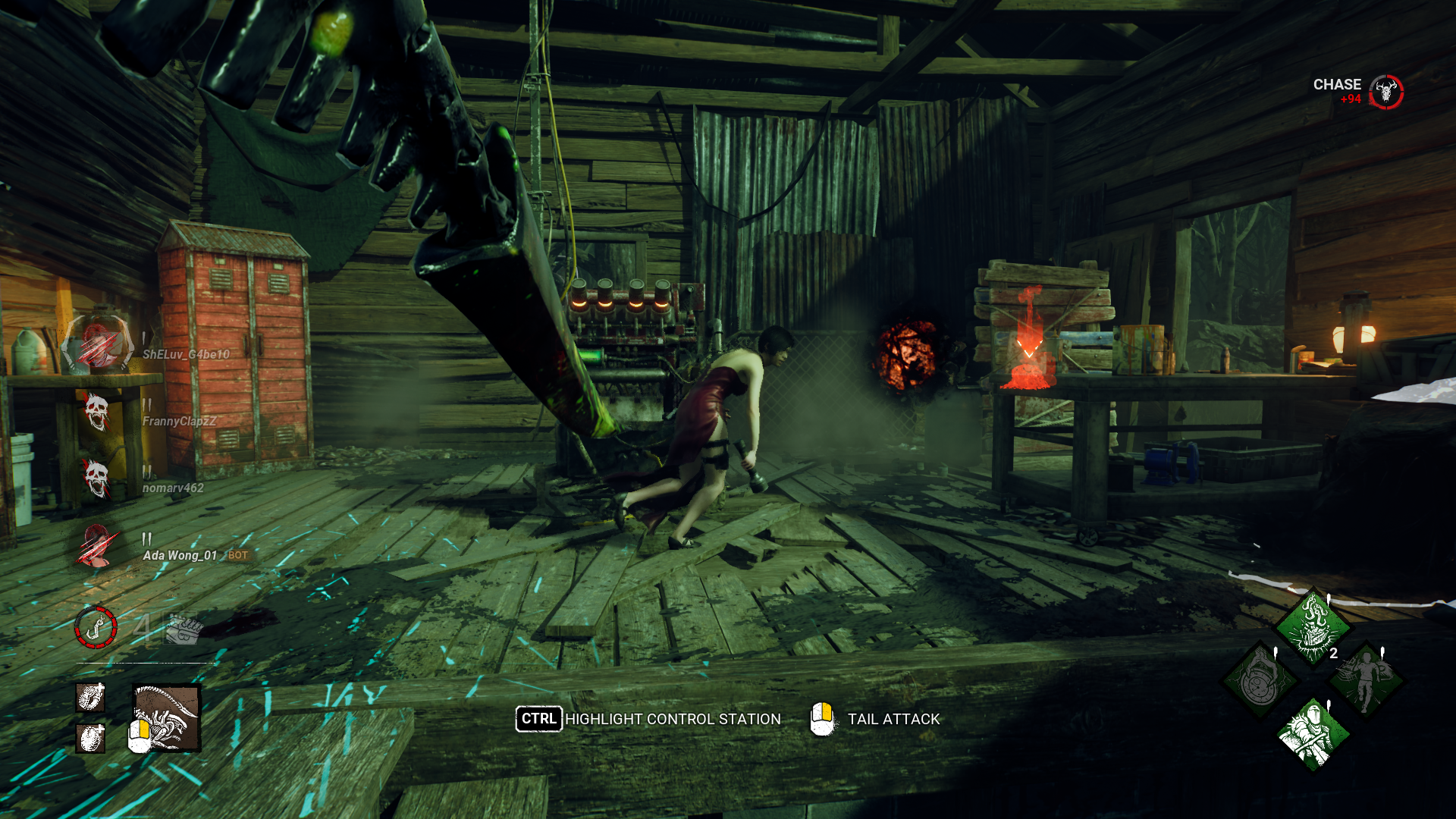Activate the Xenomorph power icon
This screenshot has height=819, width=1456.
click(167, 717)
